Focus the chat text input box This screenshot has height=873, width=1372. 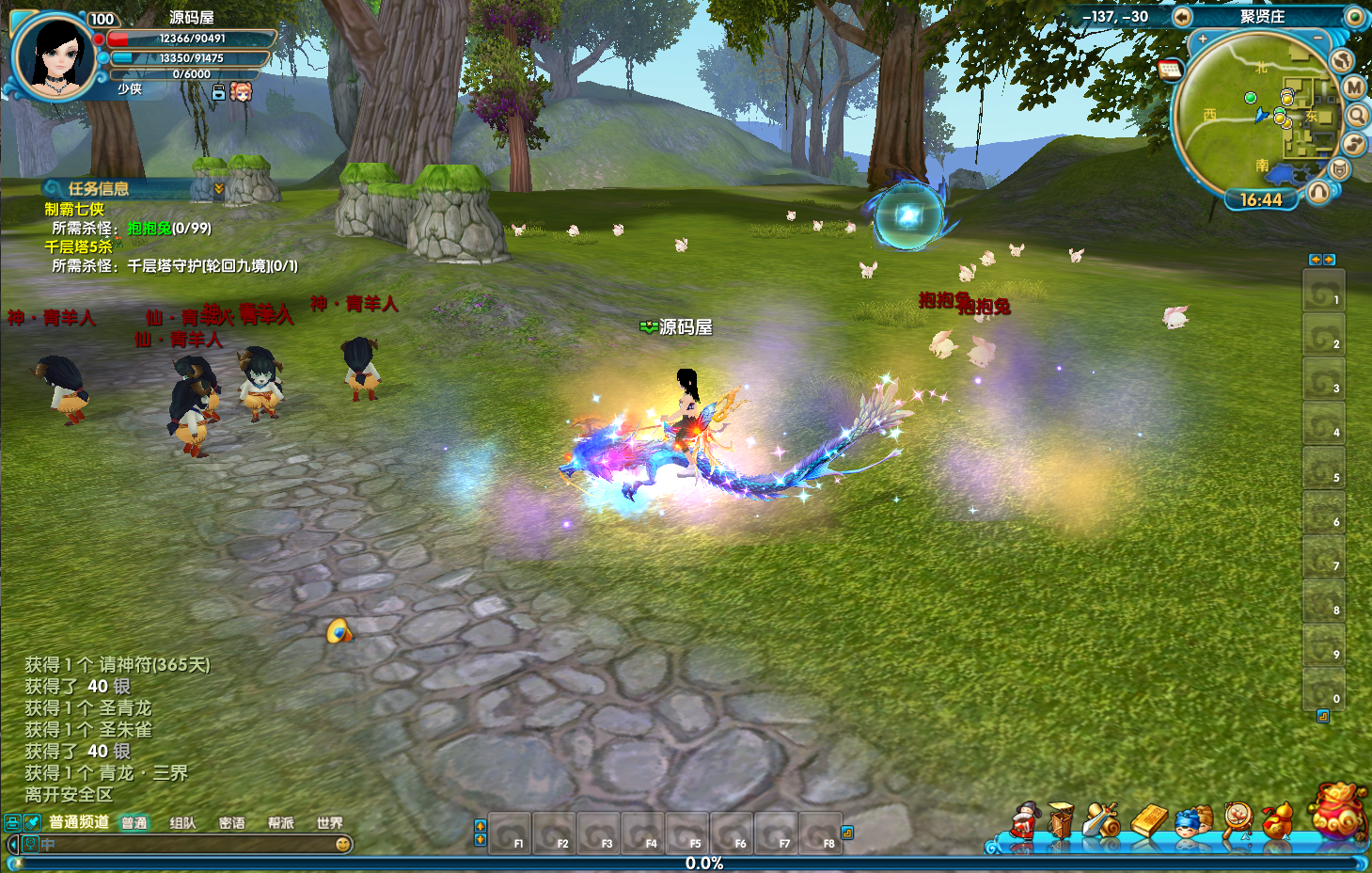point(188,844)
